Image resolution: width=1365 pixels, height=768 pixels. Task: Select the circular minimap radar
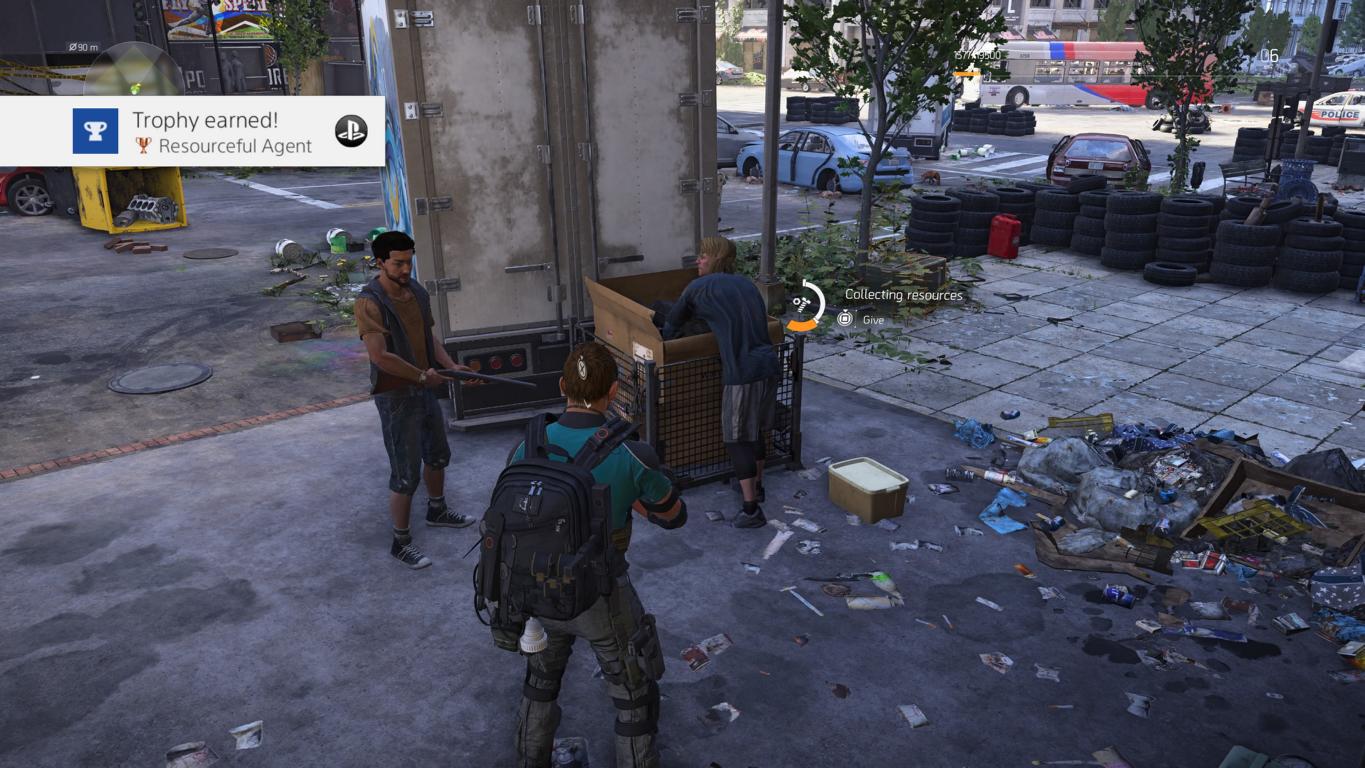coord(135,72)
